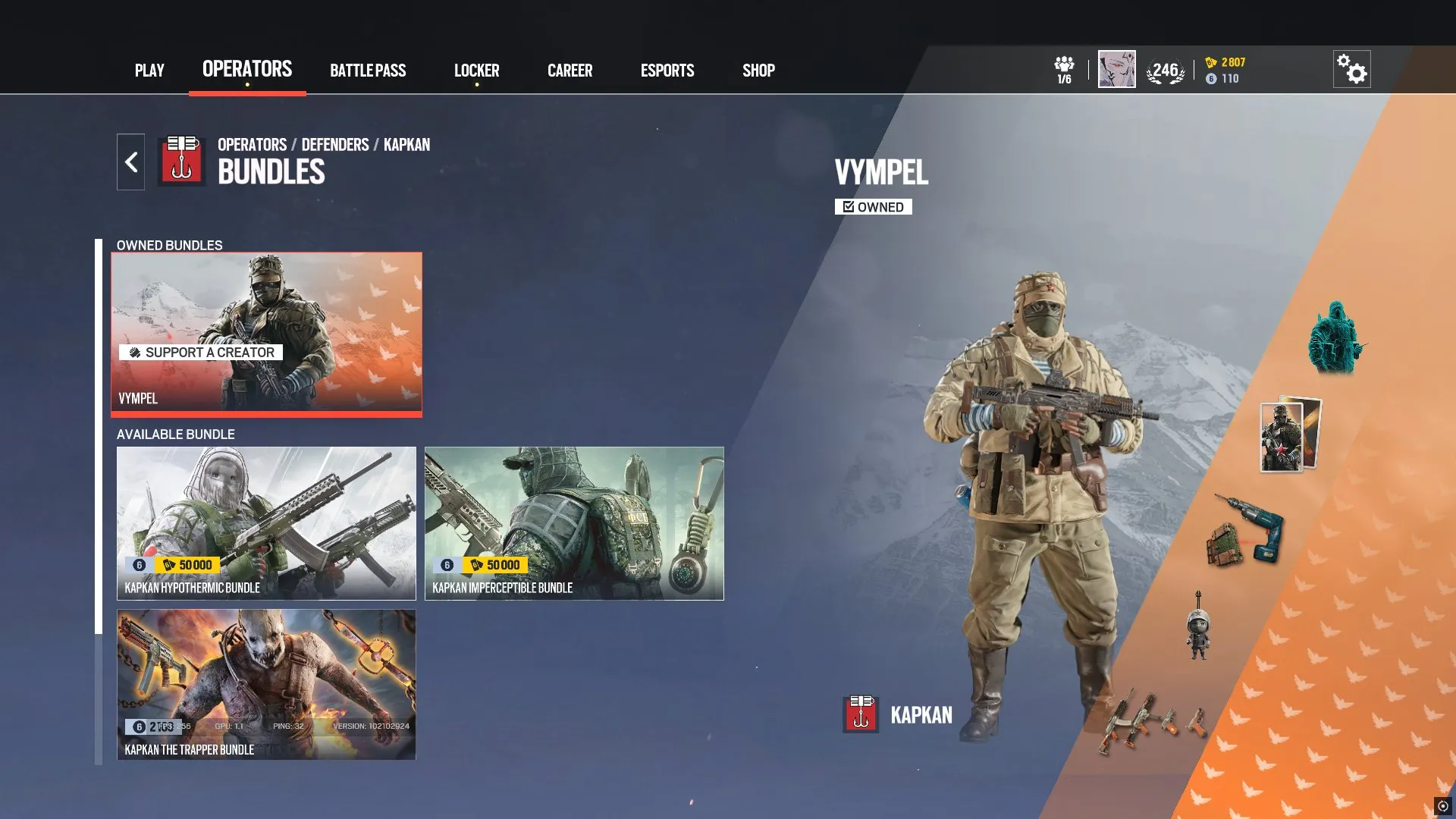Open the SUPPORT A CREATOR option
Viewport: 1456px width, 819px height.
click(x=200, y=352)
